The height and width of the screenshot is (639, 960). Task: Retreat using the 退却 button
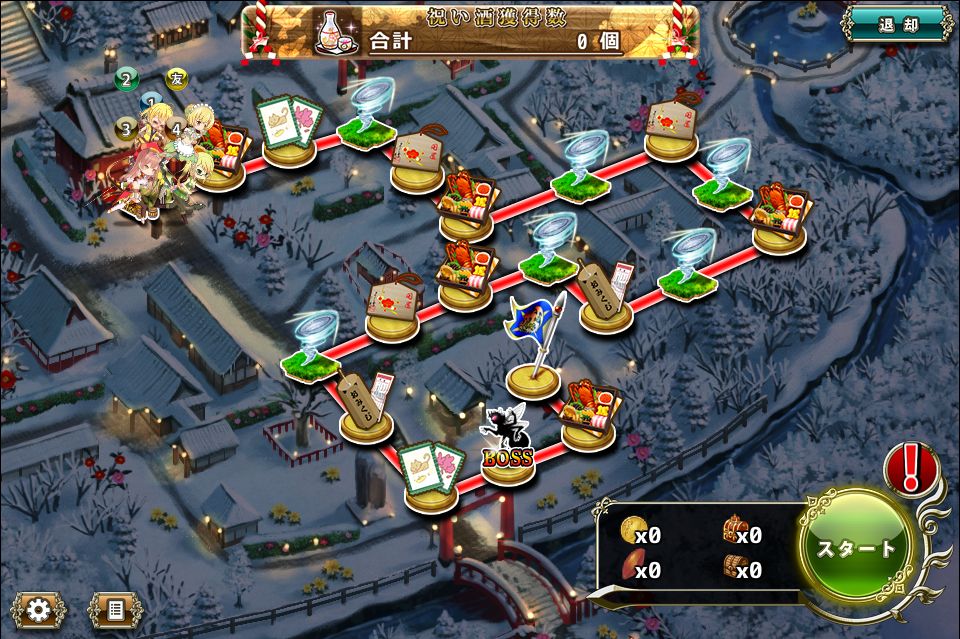[896, 25]
